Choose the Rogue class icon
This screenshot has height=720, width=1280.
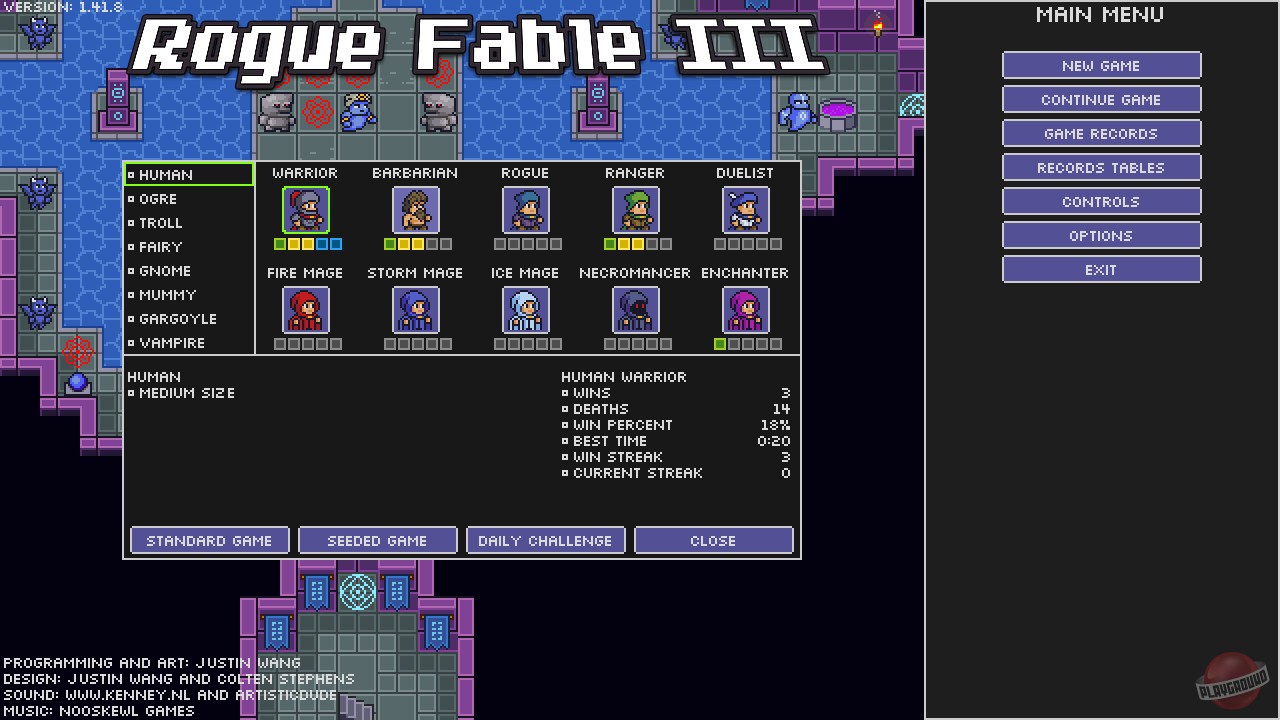coord(525,210)
